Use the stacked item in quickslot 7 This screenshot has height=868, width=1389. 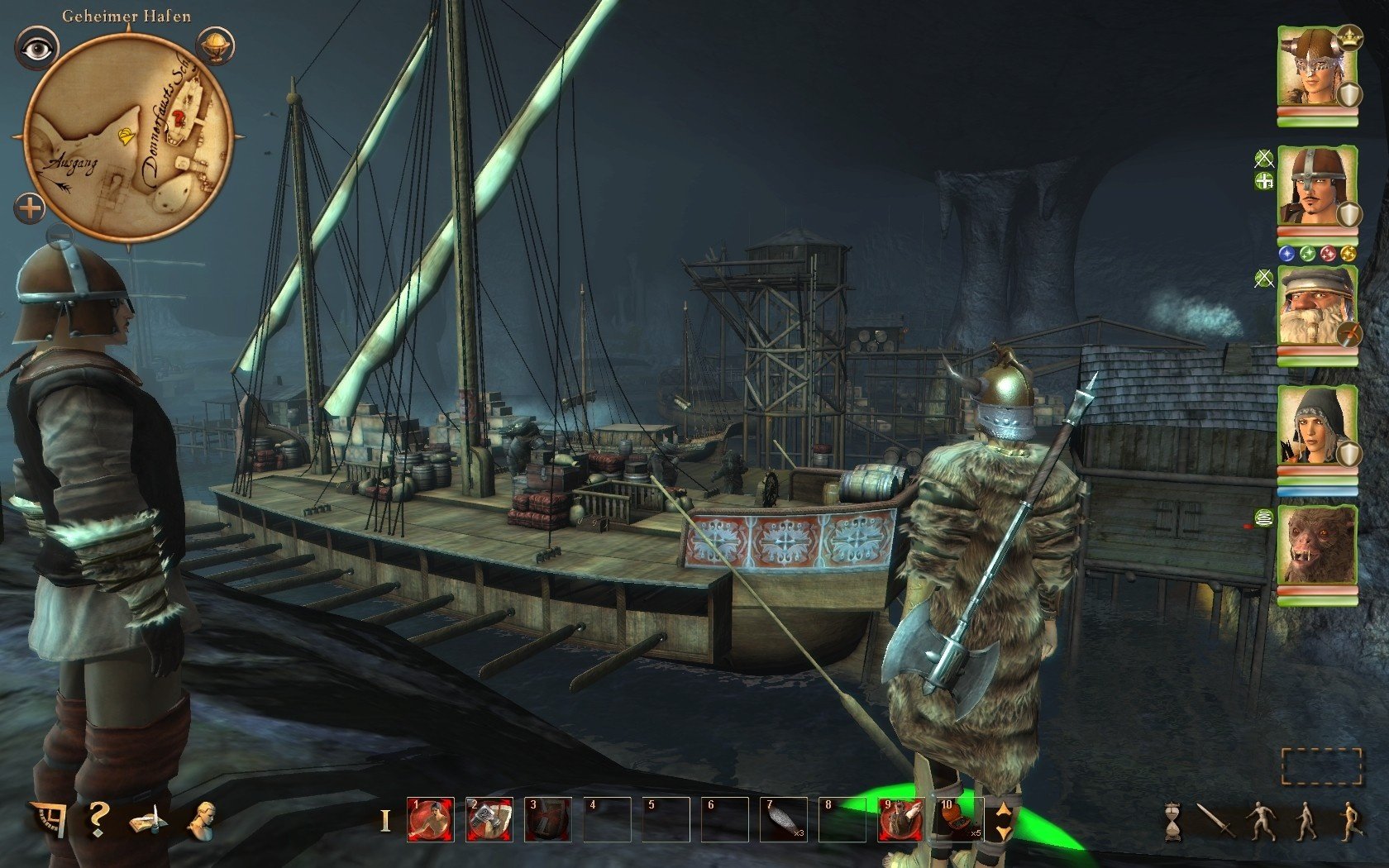[783, 819]
